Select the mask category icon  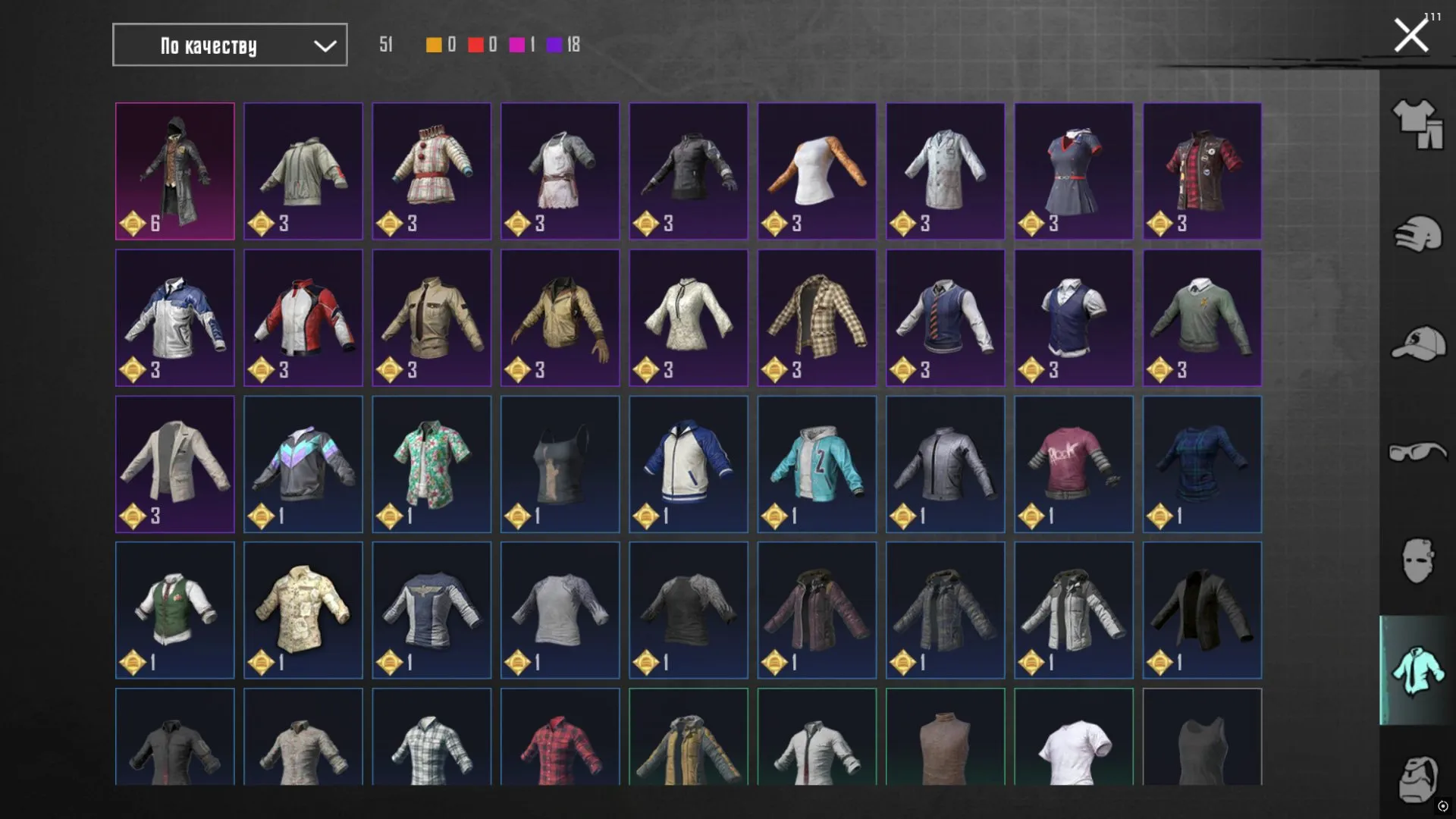coord(1417,559)
